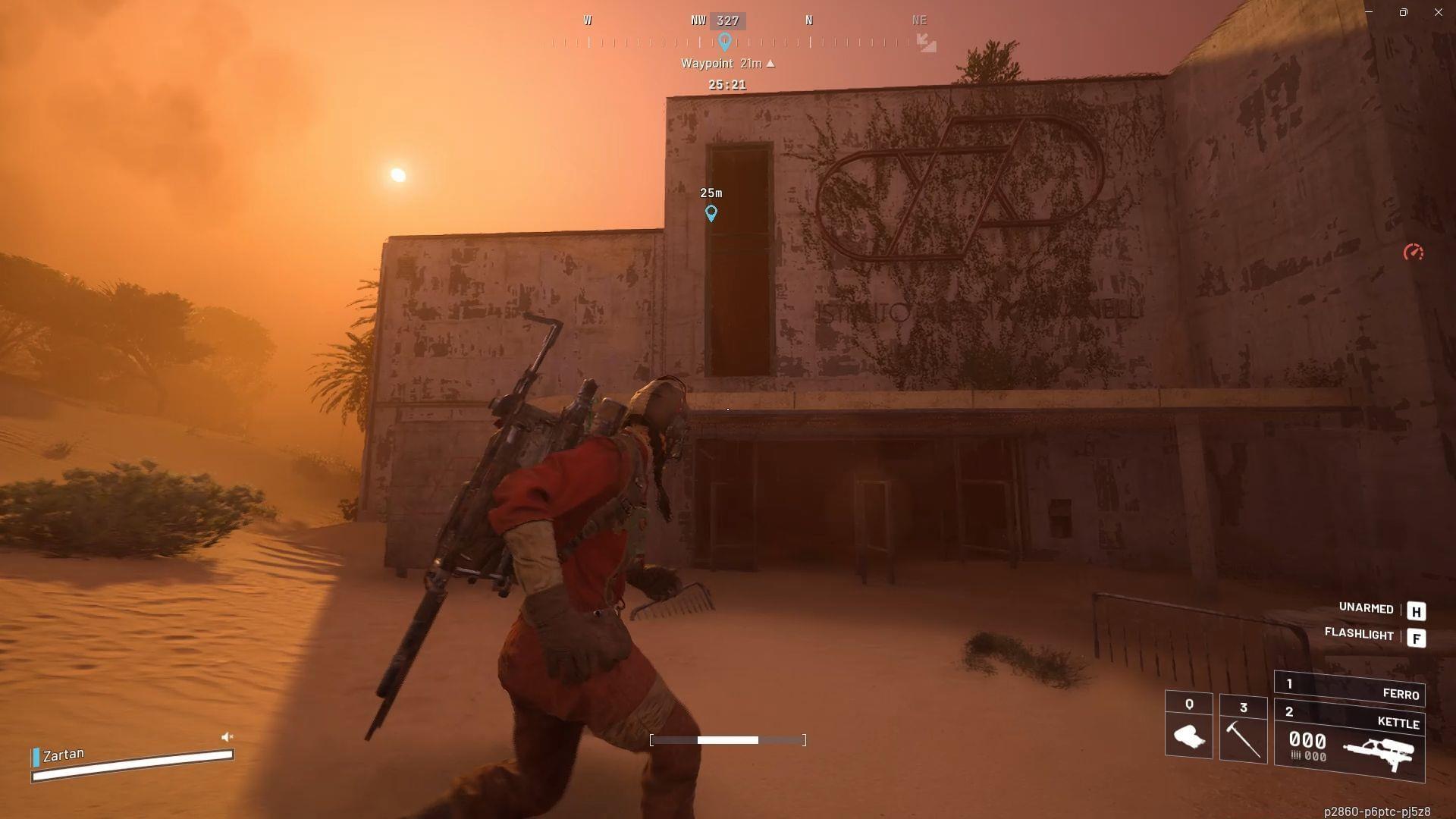Expand the ammo counter showing 000
This screenshot has width=1456, height=819.
[1307, 741]
